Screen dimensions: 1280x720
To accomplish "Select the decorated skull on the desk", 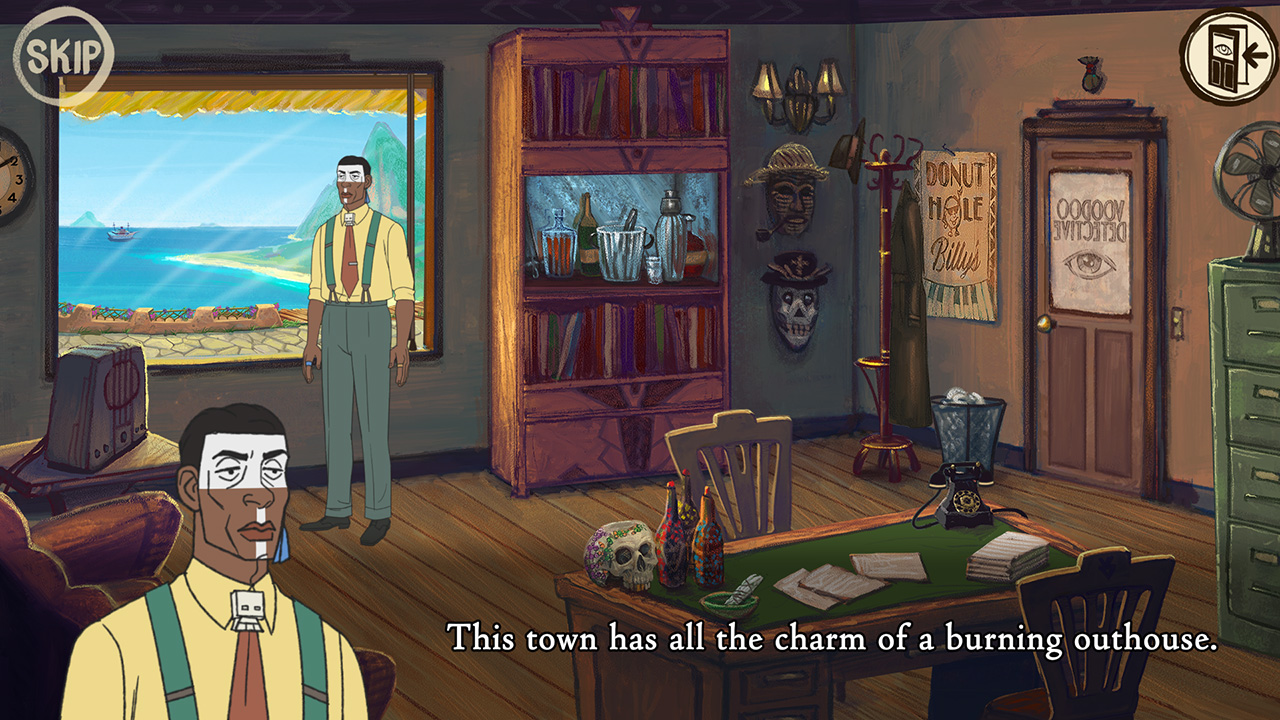I will click(621, 553).
